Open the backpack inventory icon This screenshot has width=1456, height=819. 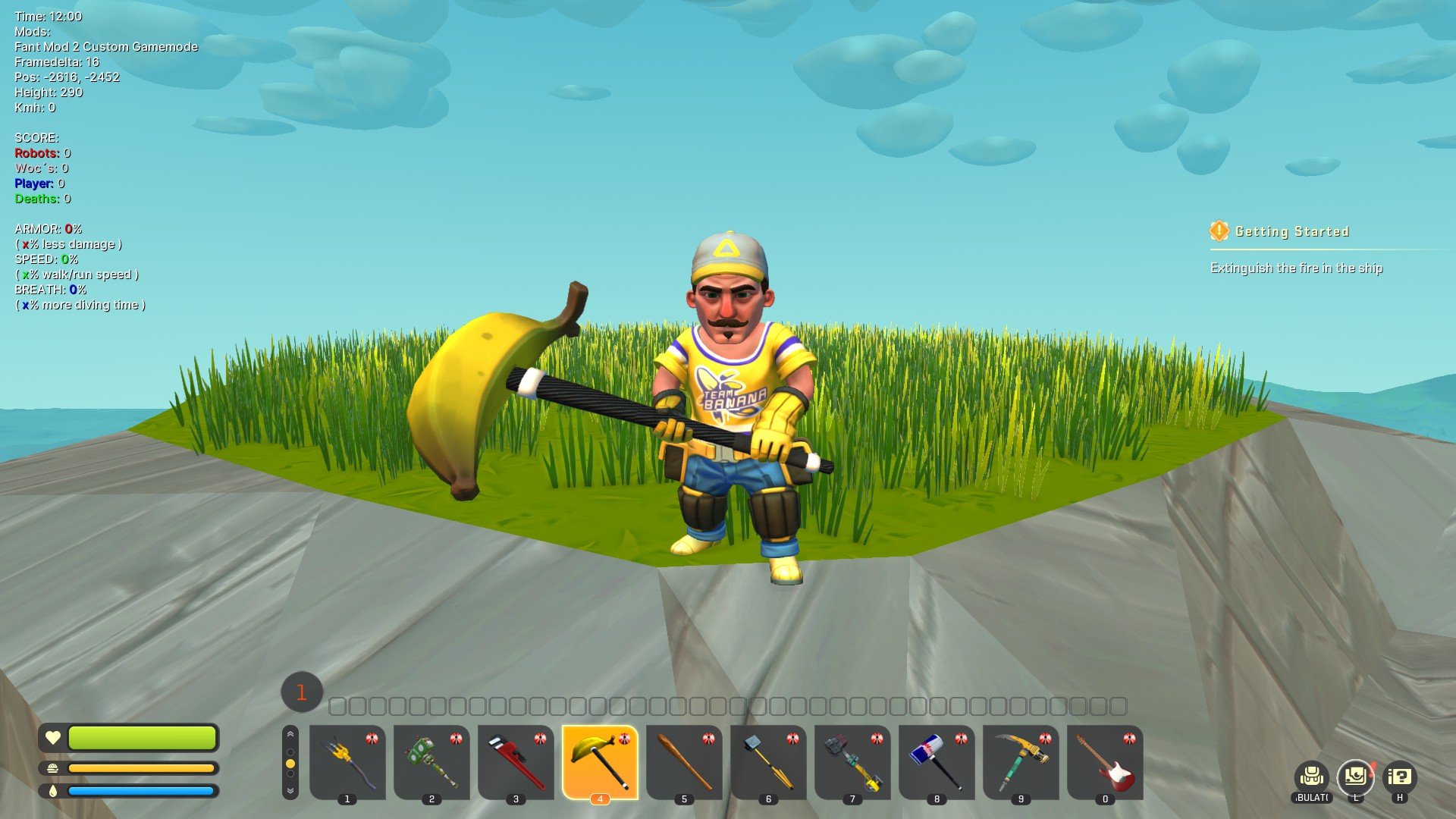[x=1312, y=777]
